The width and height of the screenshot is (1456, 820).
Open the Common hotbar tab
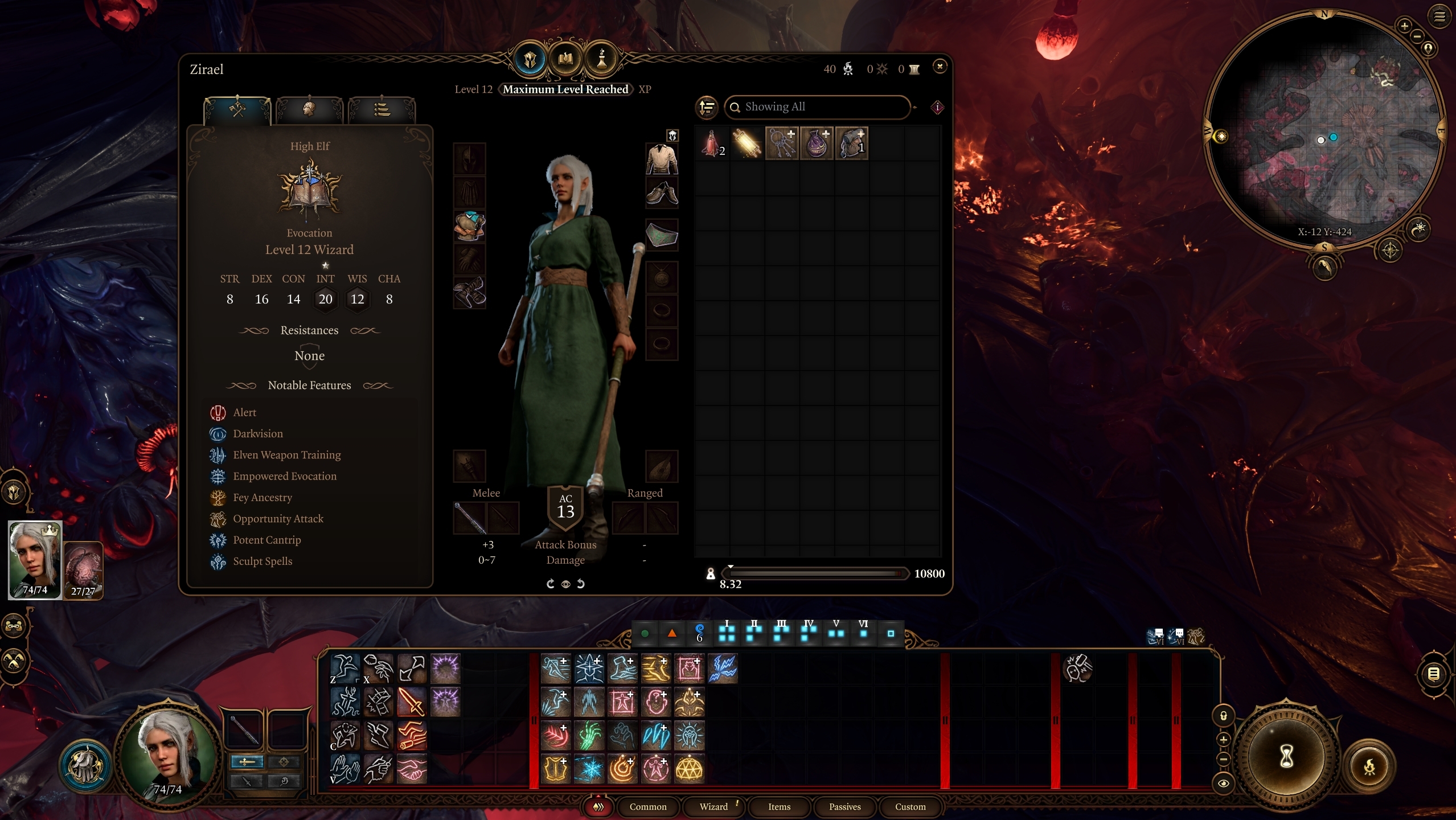[648, 806]
